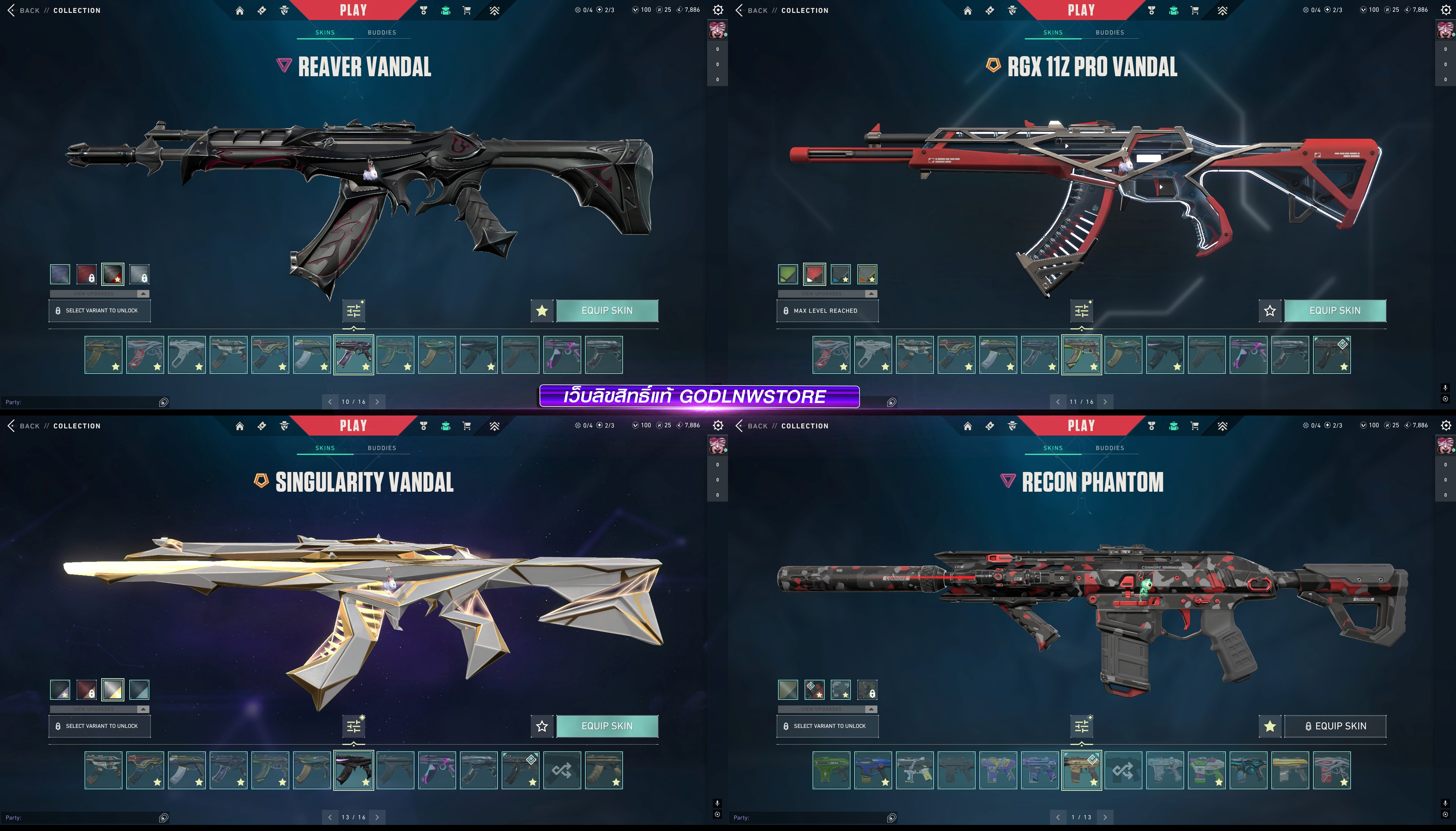
Task: Toggle the favorite star for the Singularity Vandal
Action: 542,726
